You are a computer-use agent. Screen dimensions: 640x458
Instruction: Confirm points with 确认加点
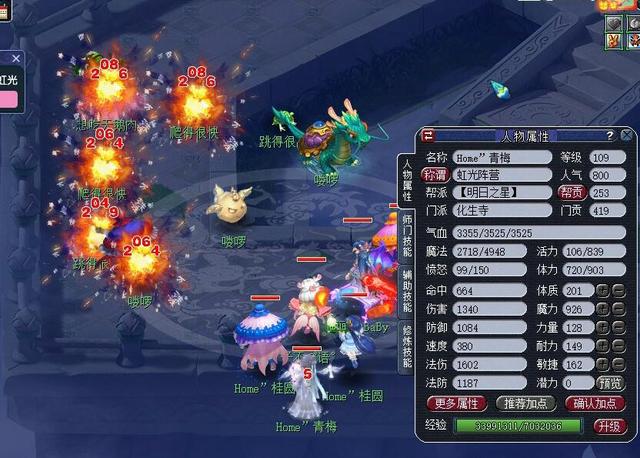(x=595, y=404)
